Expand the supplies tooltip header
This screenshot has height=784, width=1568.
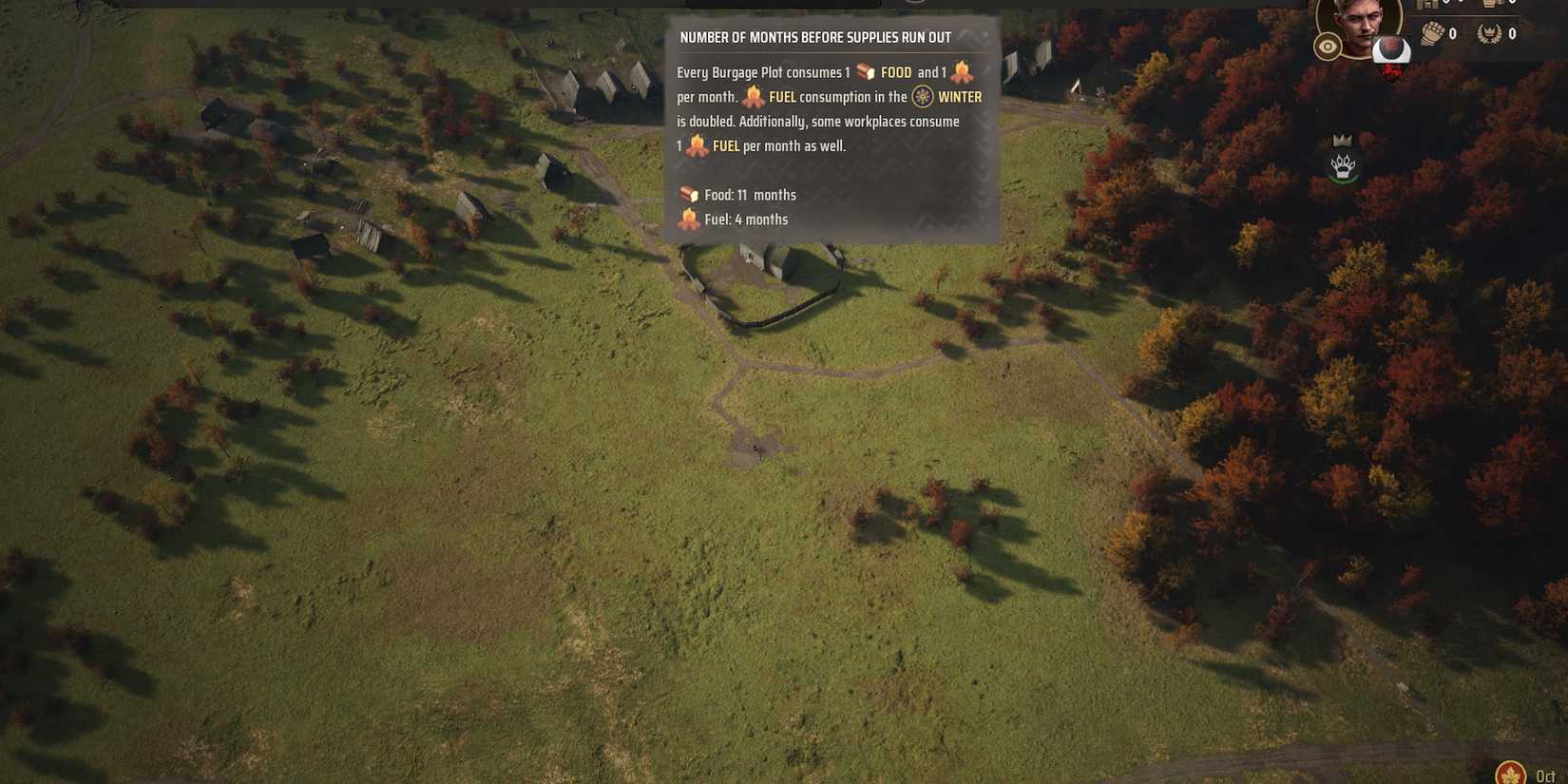click(814, 37)
